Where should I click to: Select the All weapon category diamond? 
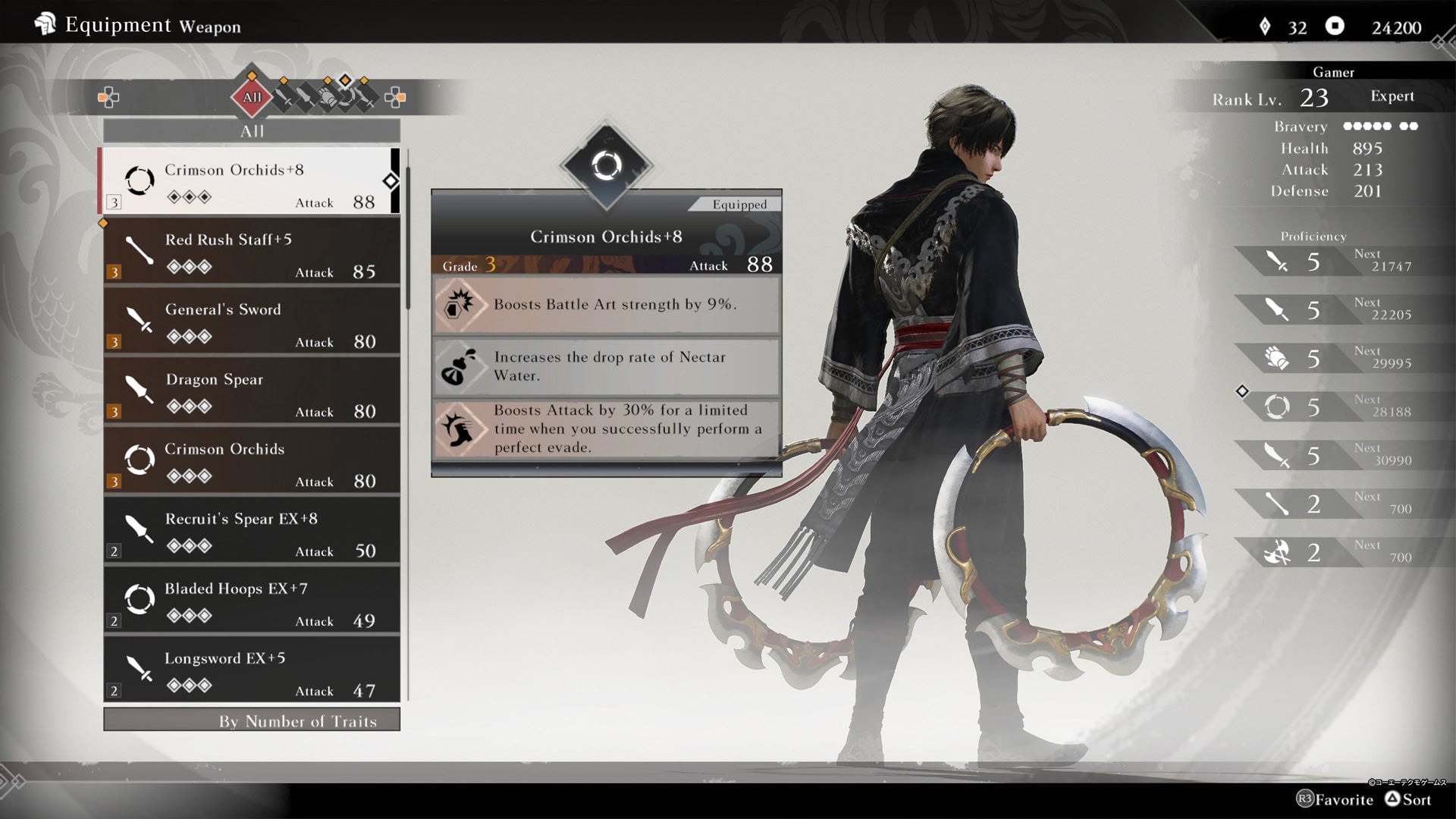252,97
